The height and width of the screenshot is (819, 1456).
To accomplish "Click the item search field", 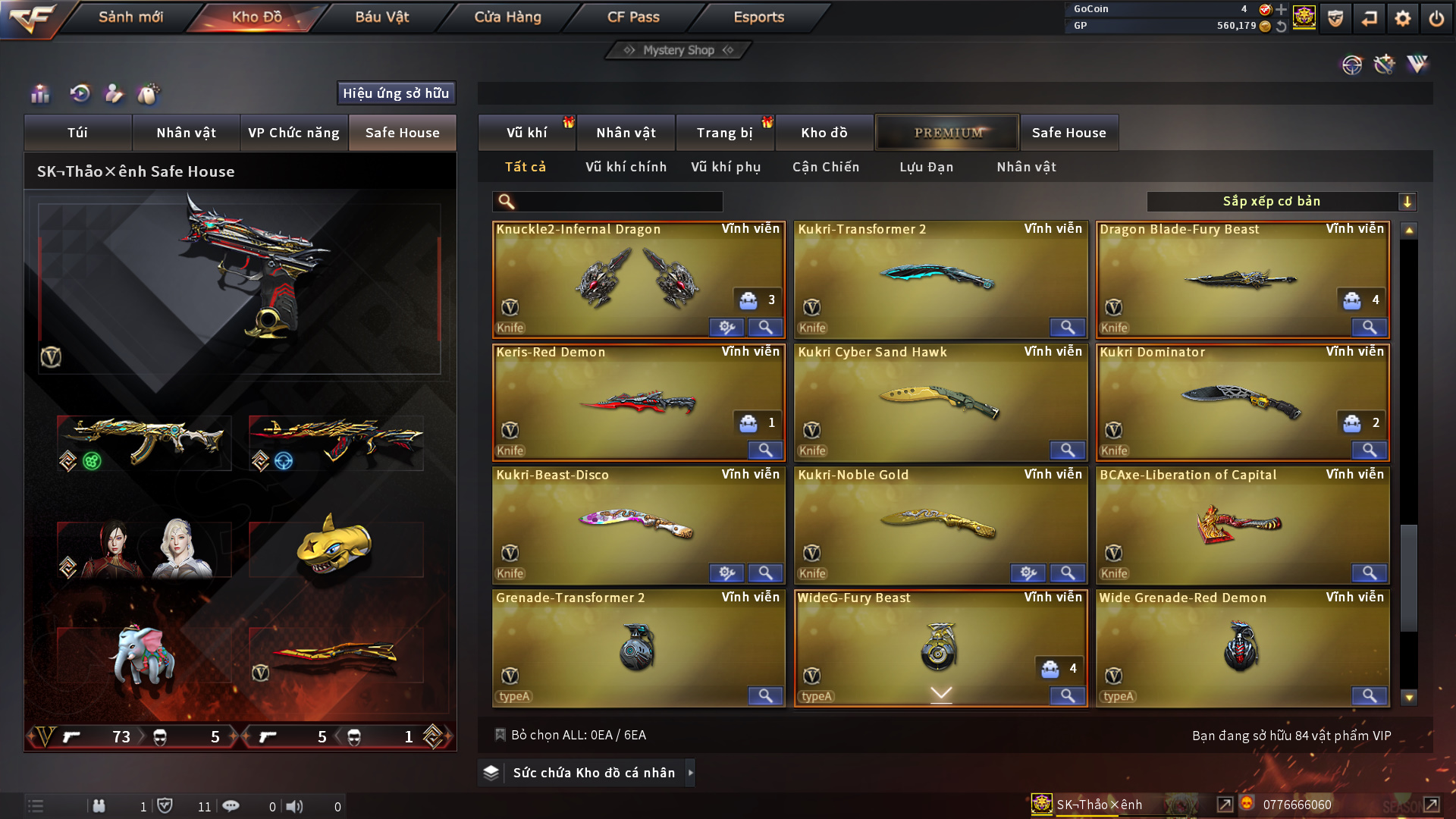I will tap(618, 202).
